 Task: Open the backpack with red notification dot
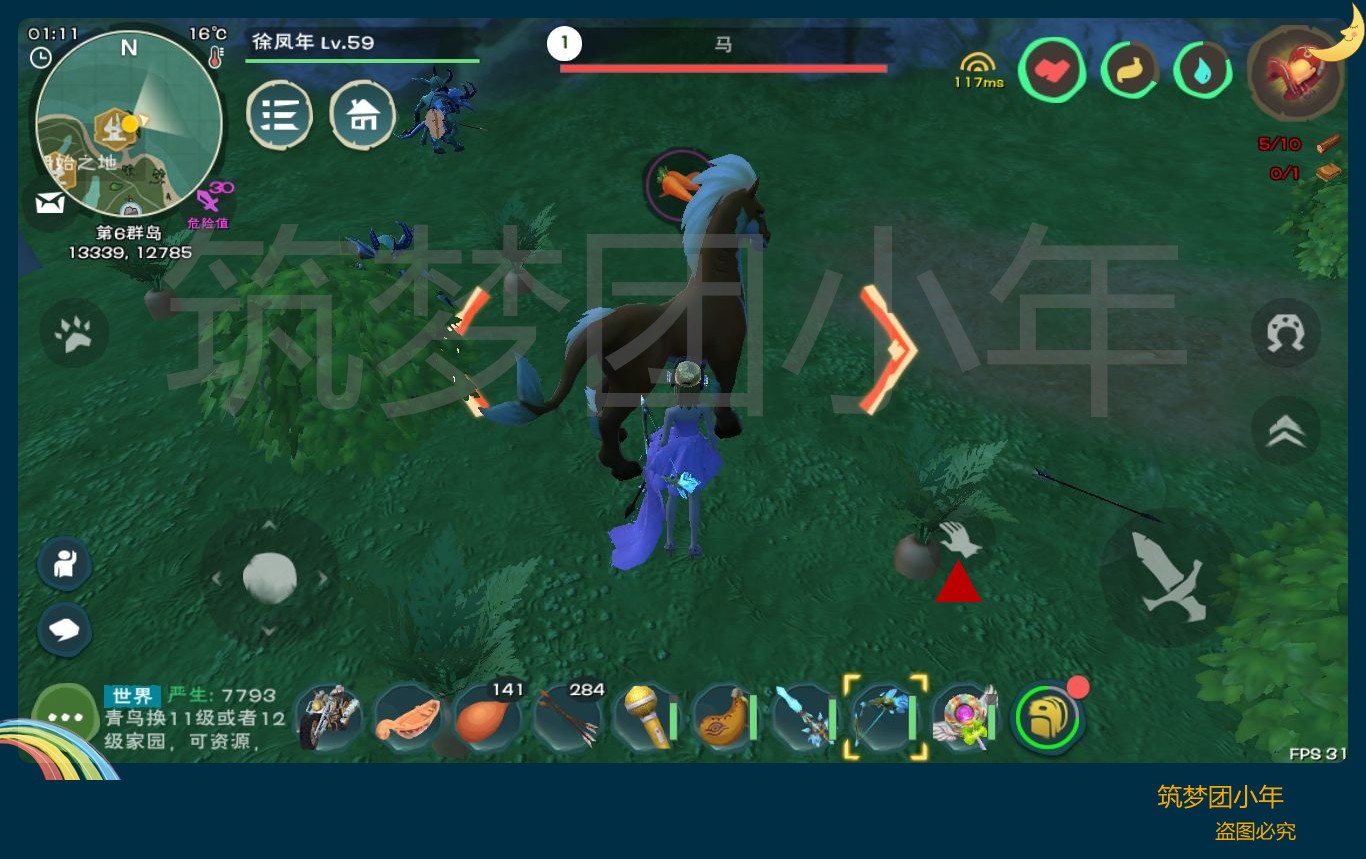(1047, 717)
